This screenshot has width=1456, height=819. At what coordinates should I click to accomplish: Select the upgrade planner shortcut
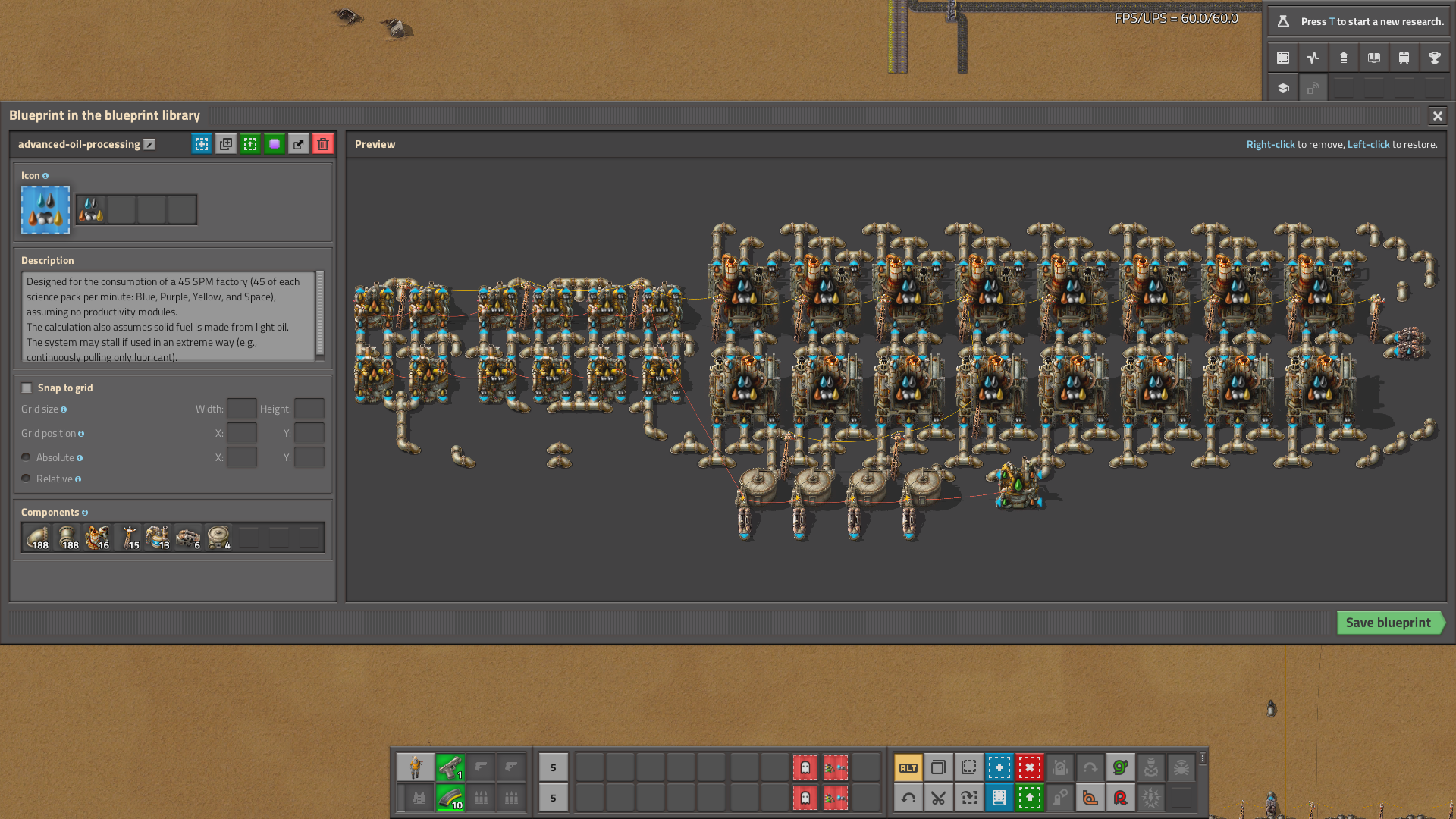[x=1029, y=798]
